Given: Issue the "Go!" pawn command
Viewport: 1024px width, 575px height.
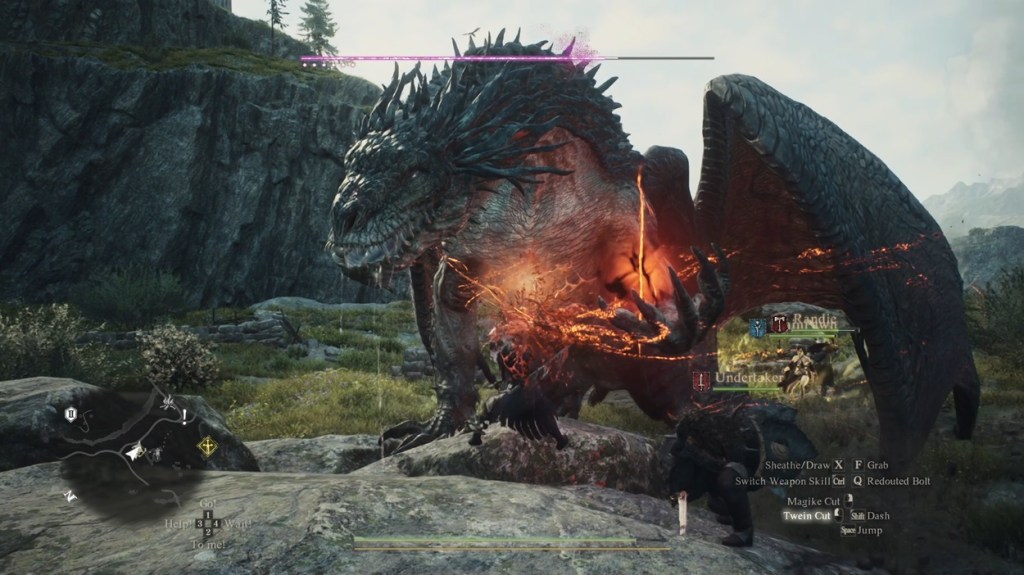Looking at the screenshot, I should click(207, 502).
